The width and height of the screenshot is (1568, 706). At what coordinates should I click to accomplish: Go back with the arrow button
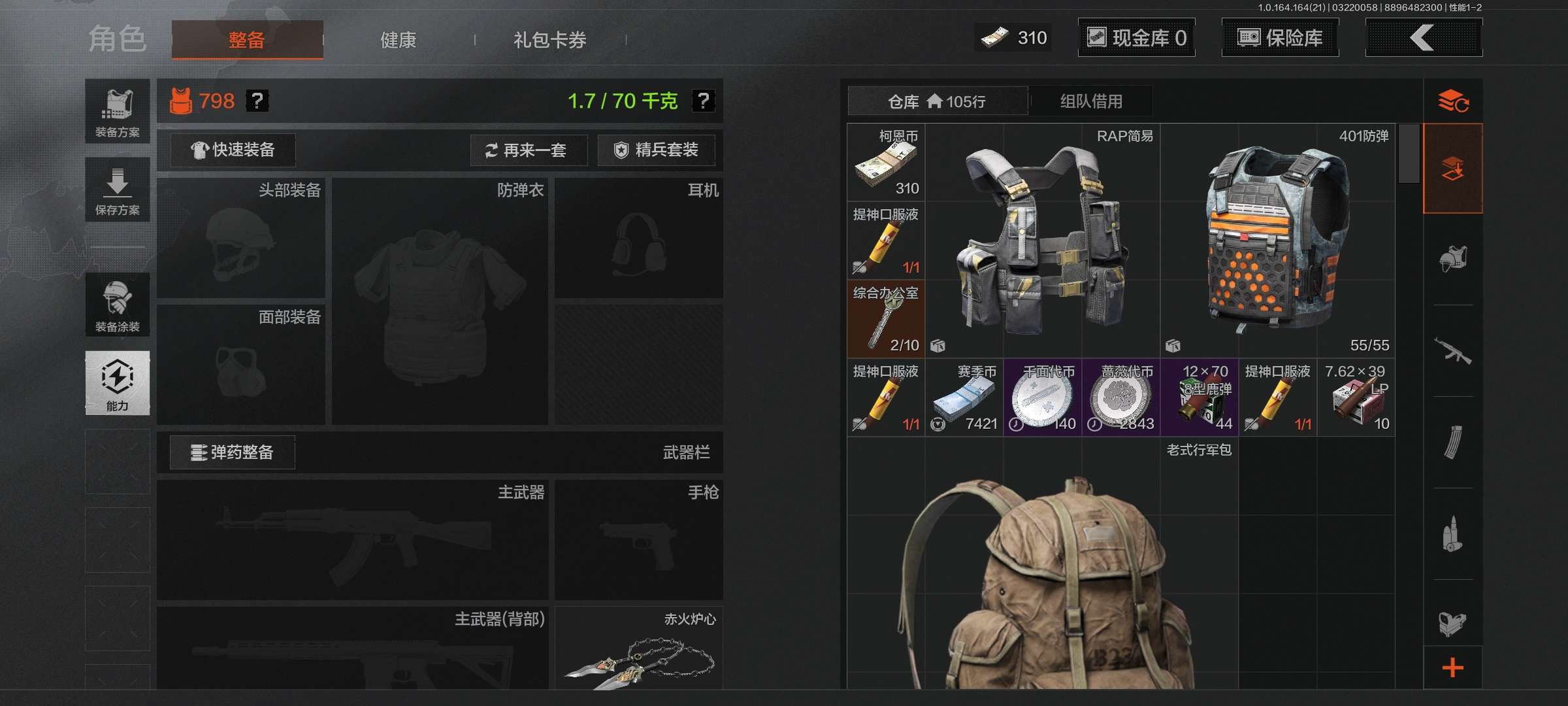(1423, 38)
